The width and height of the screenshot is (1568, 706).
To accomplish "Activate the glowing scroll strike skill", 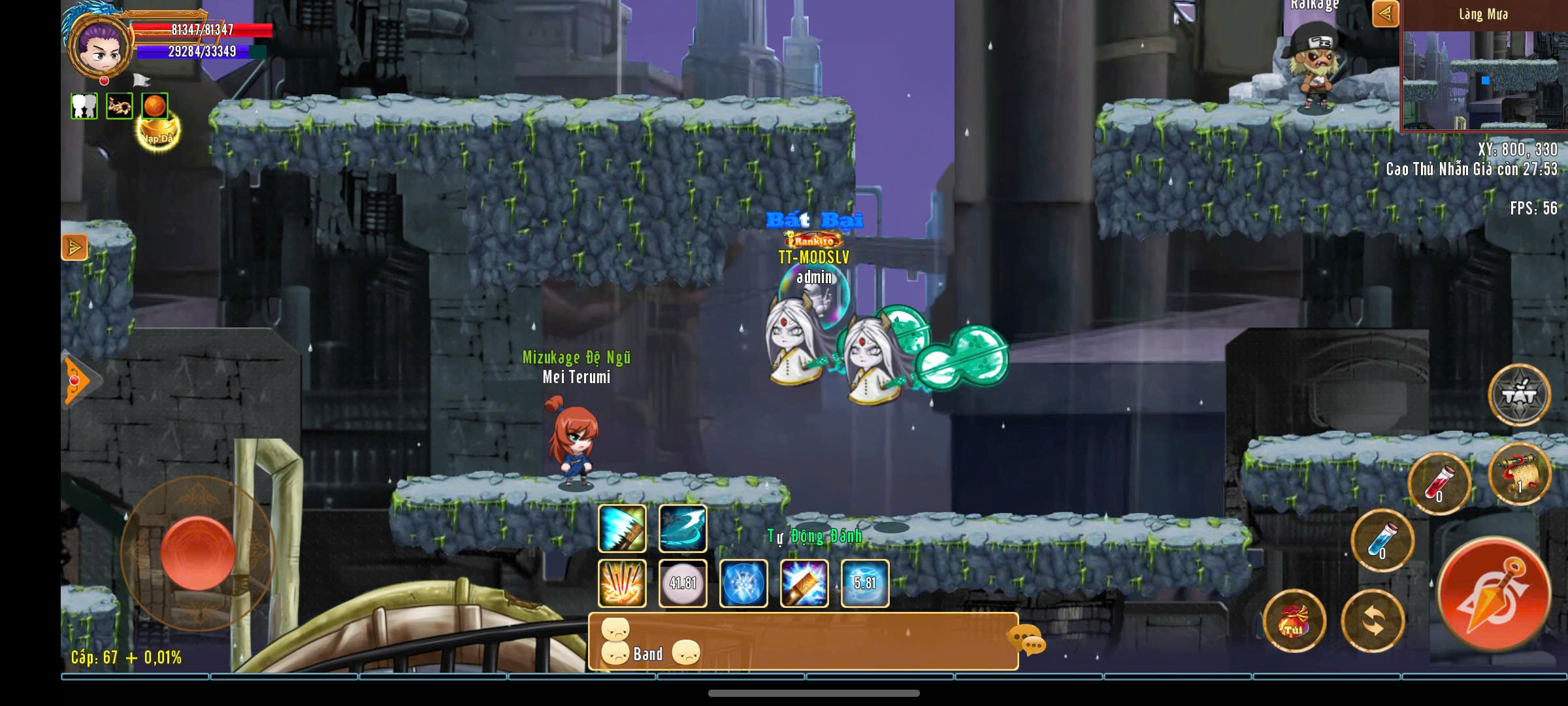I will click(x=804, y=583).
